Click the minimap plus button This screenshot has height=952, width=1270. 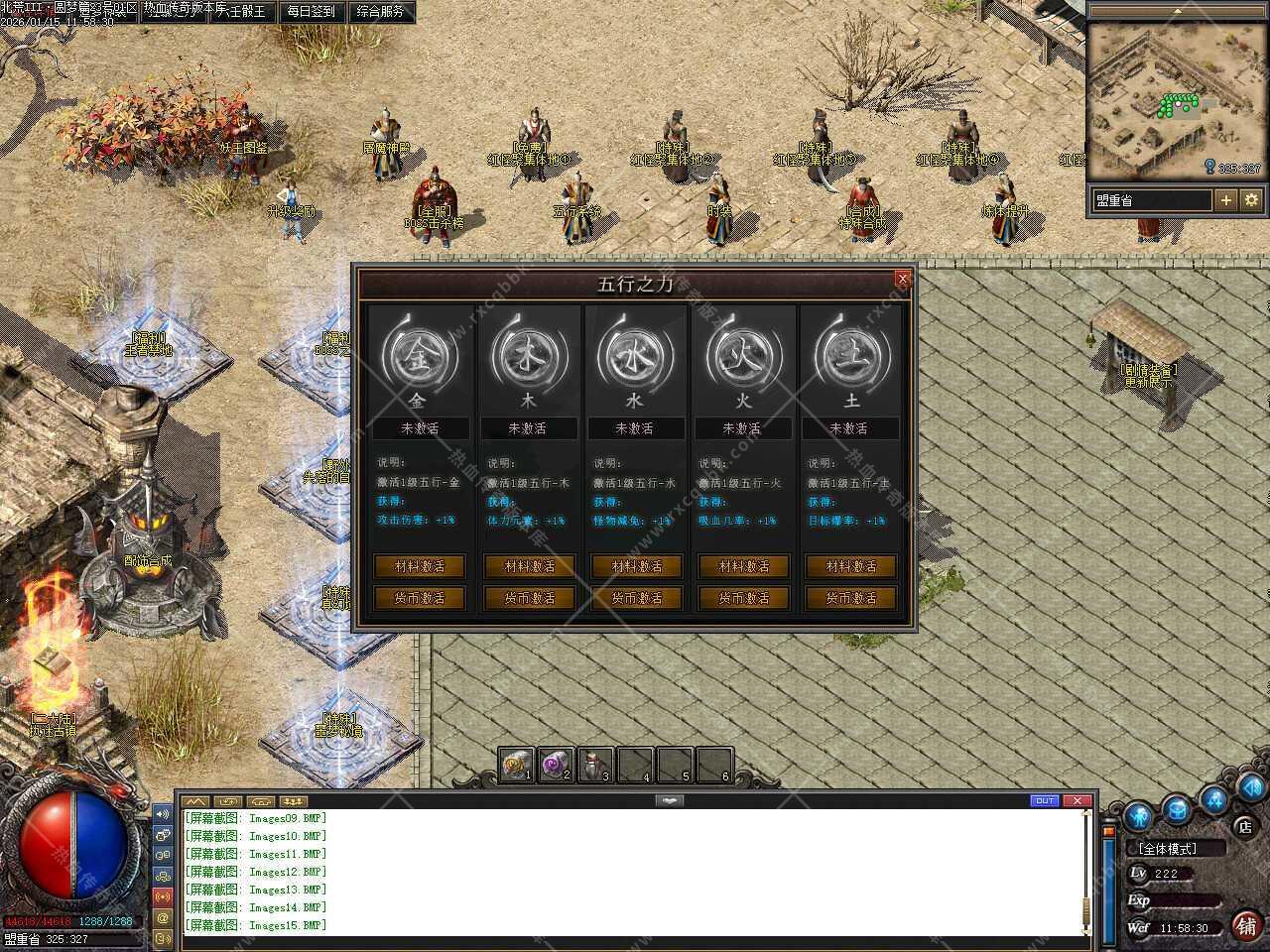[1226, 200]
